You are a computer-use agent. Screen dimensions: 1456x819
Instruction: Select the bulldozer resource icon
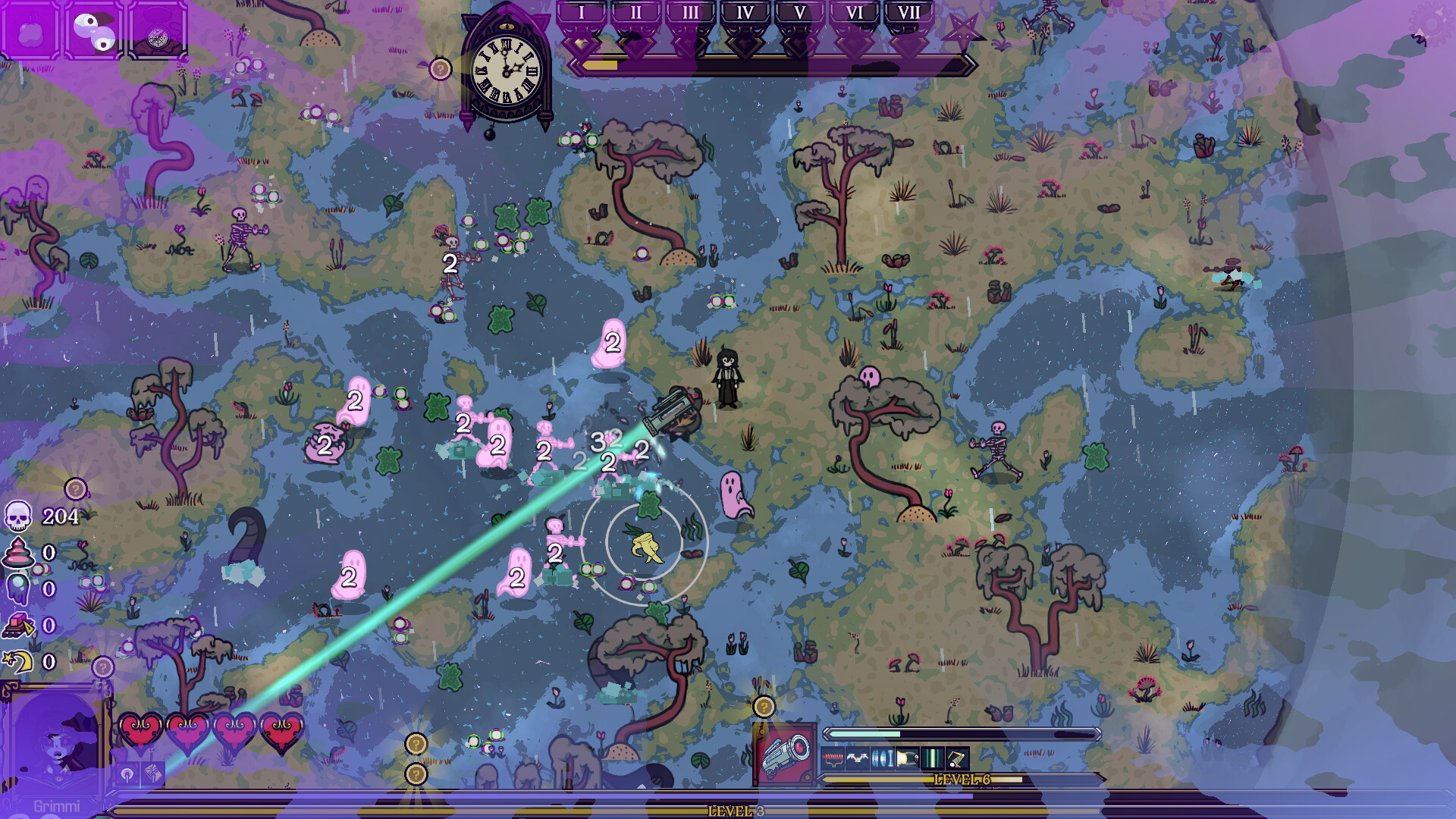[x=17, y=626]
